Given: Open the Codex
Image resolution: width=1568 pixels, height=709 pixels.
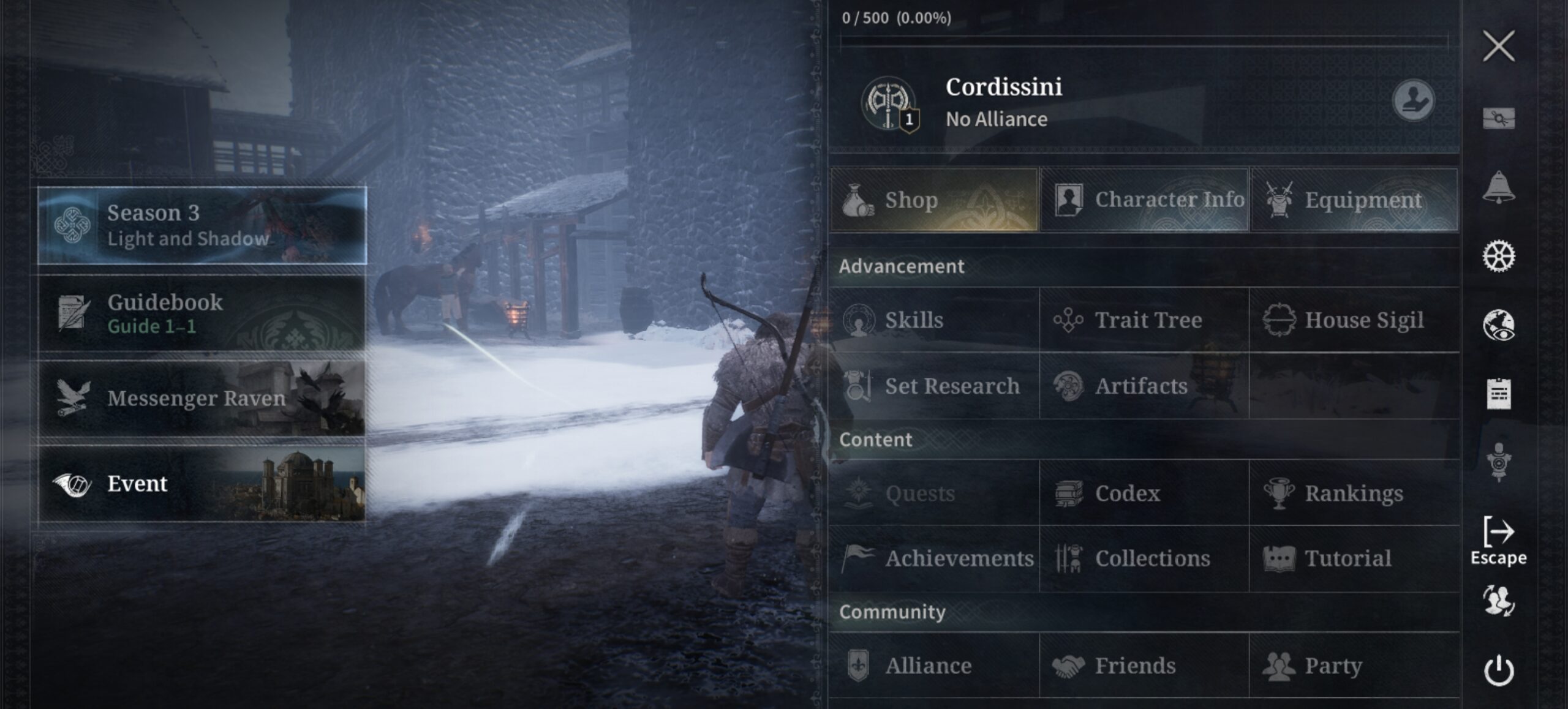Looking at the screenshot, I should [x=1144, y=493].
